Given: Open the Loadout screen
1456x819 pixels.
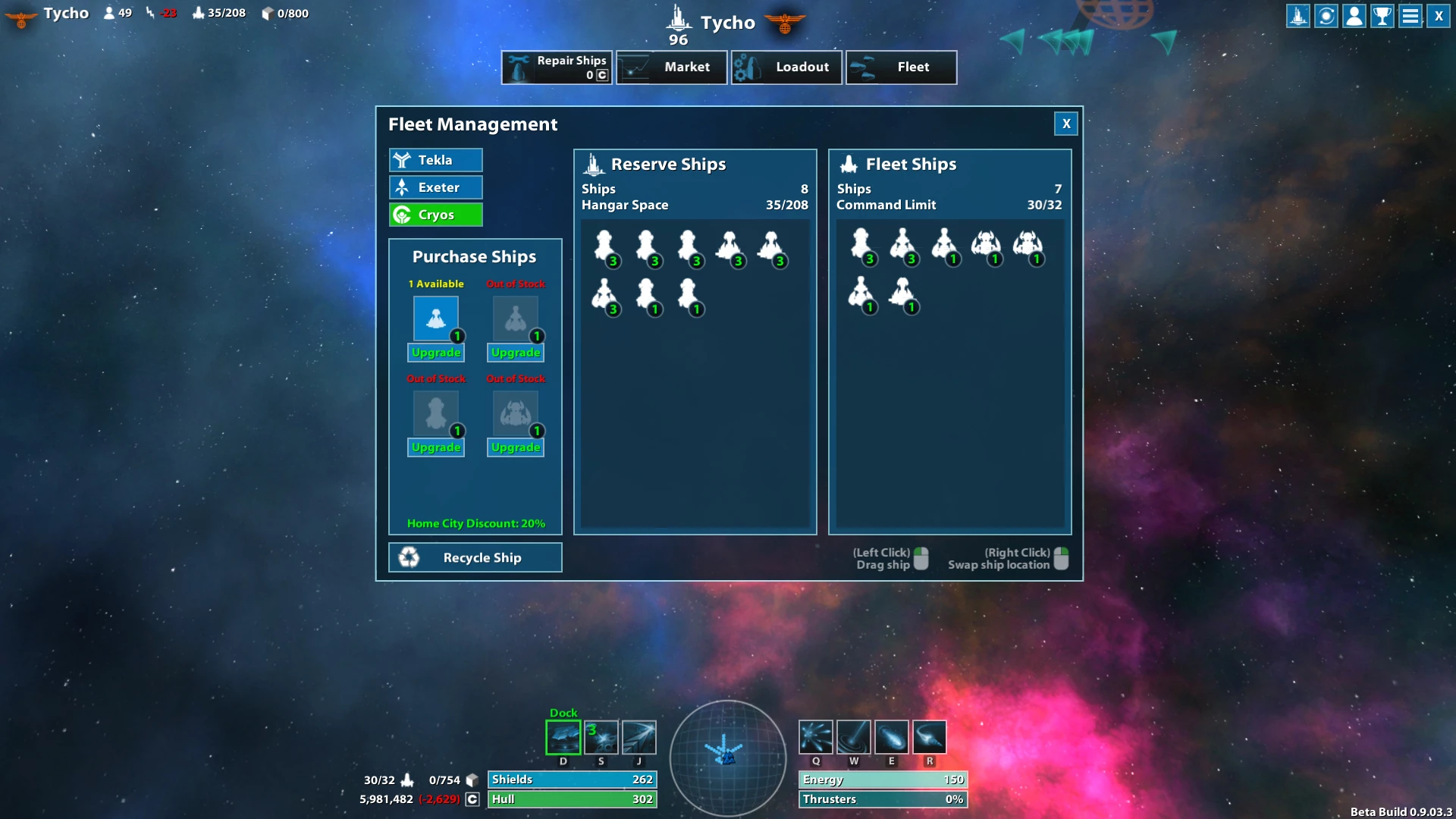Looking at the screenshot, I should [786, 67].
